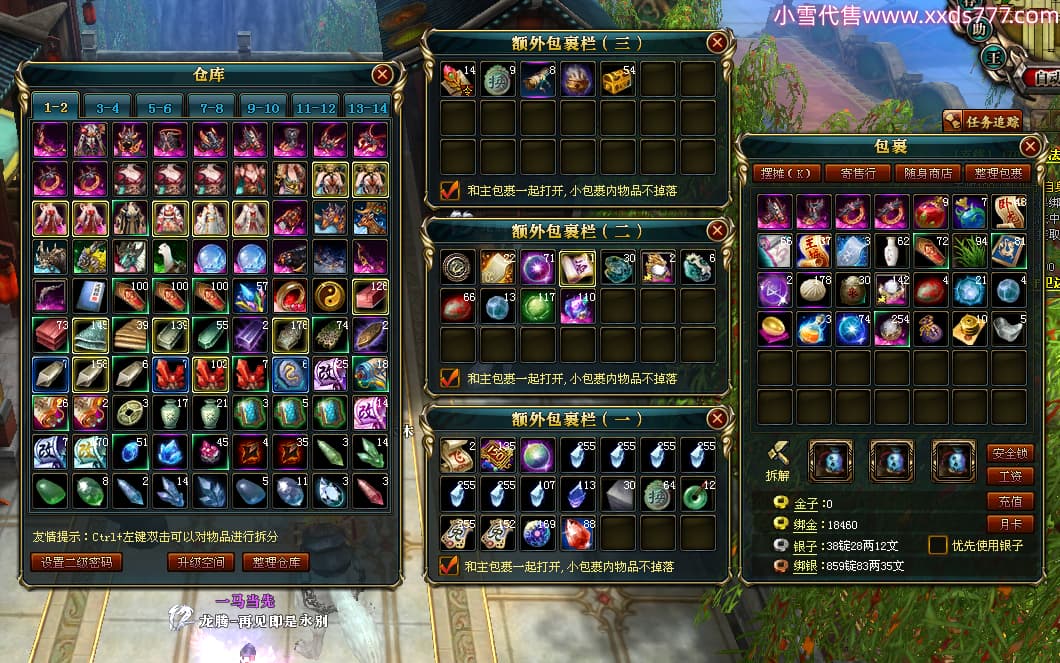Open 随身商店 portable shop
Screen dimensions: 1060x663
coord(929,173)
